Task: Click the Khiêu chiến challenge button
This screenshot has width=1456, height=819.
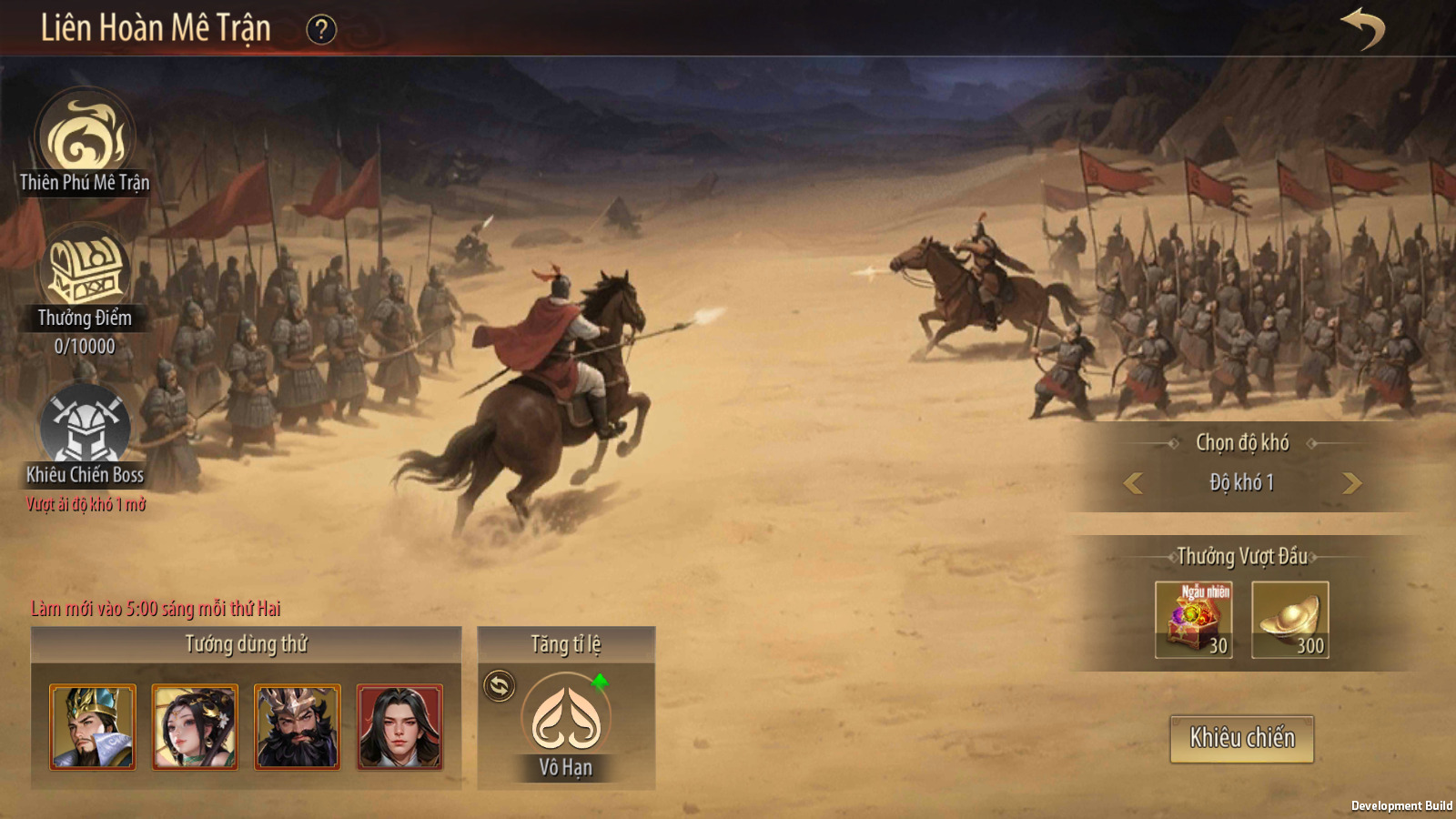Action: click(1241, 738)
